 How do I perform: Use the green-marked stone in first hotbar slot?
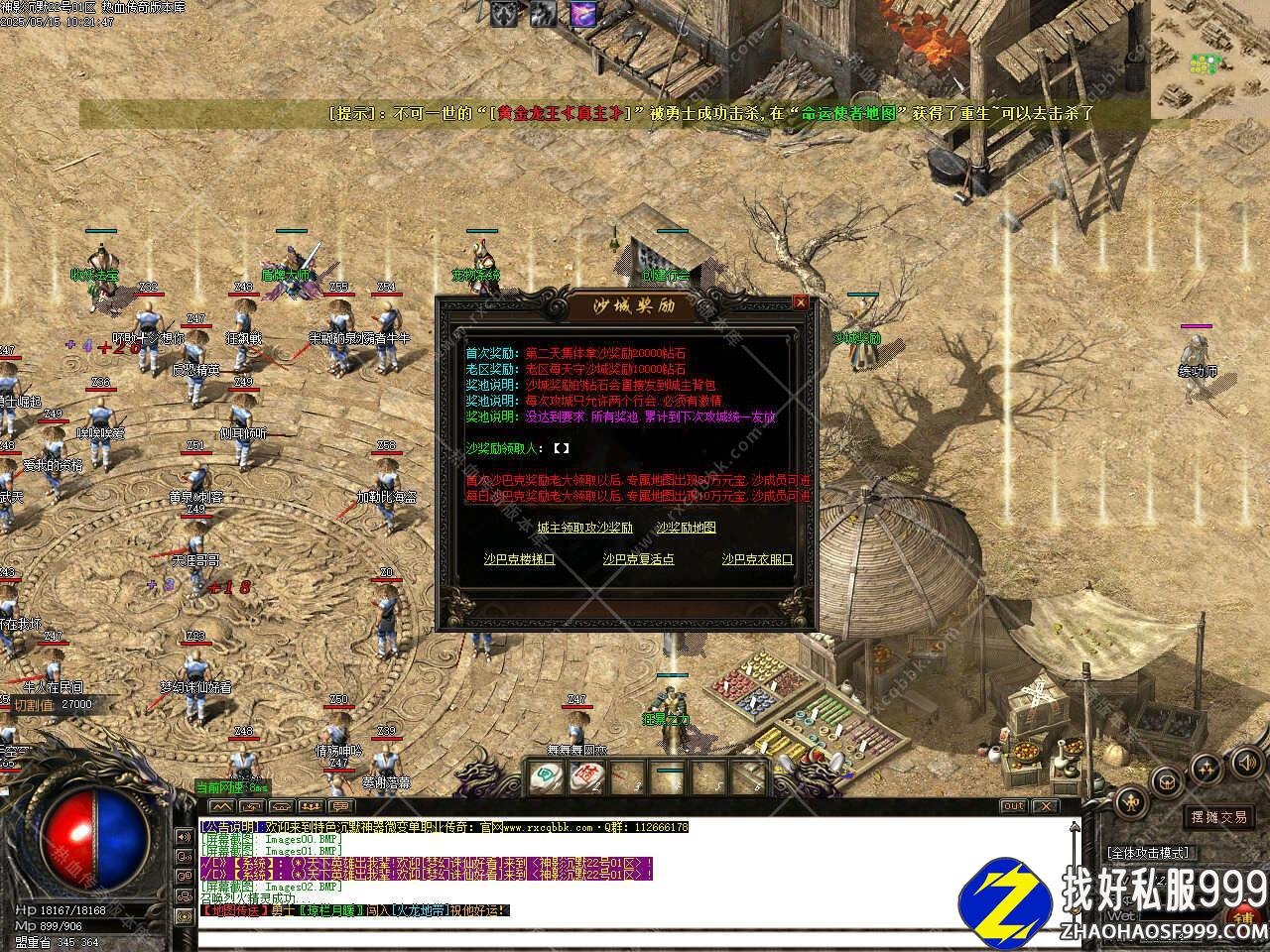[x=544, y=775]
